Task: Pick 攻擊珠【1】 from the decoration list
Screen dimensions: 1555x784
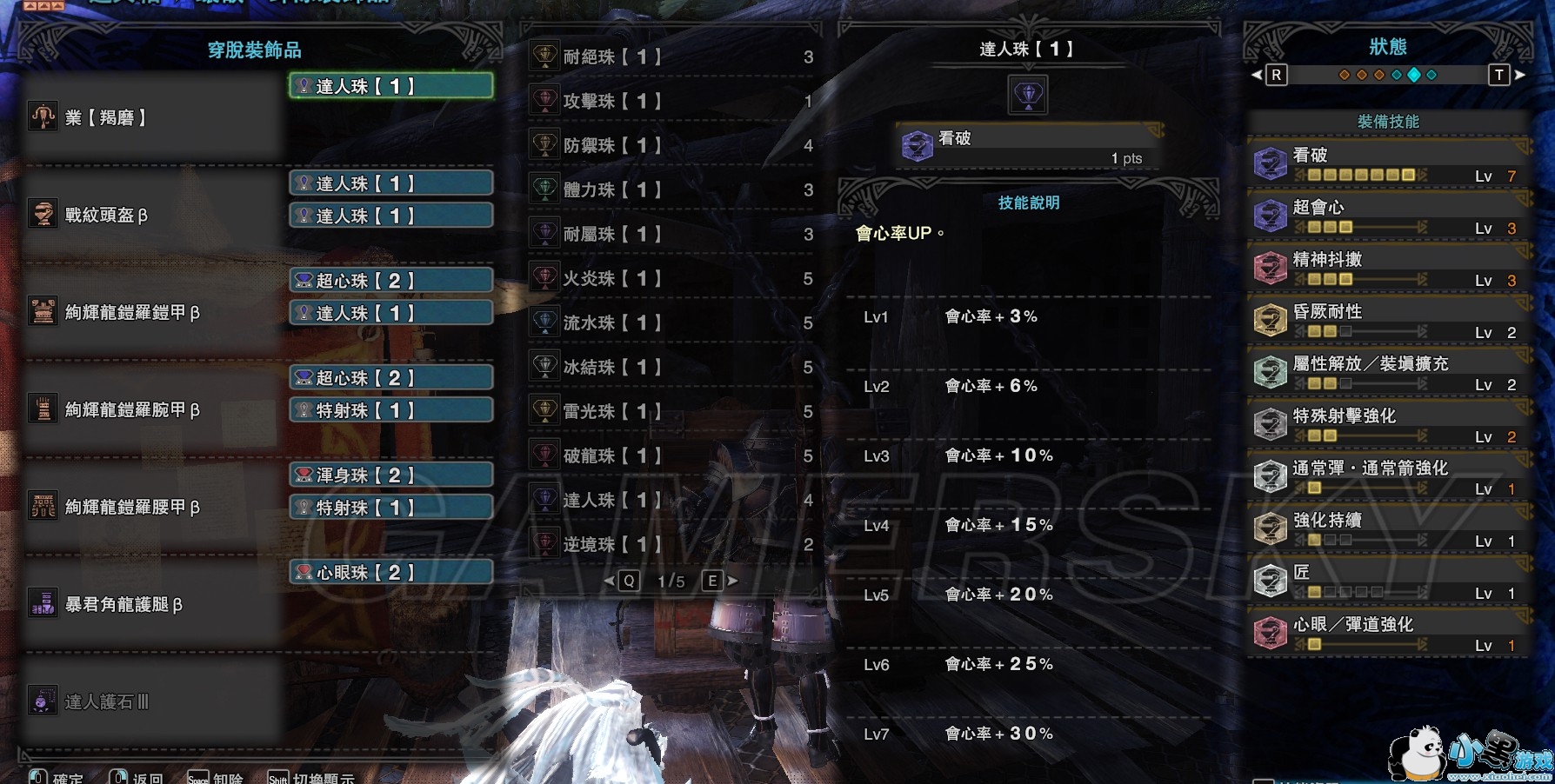Action: point(671,102)
